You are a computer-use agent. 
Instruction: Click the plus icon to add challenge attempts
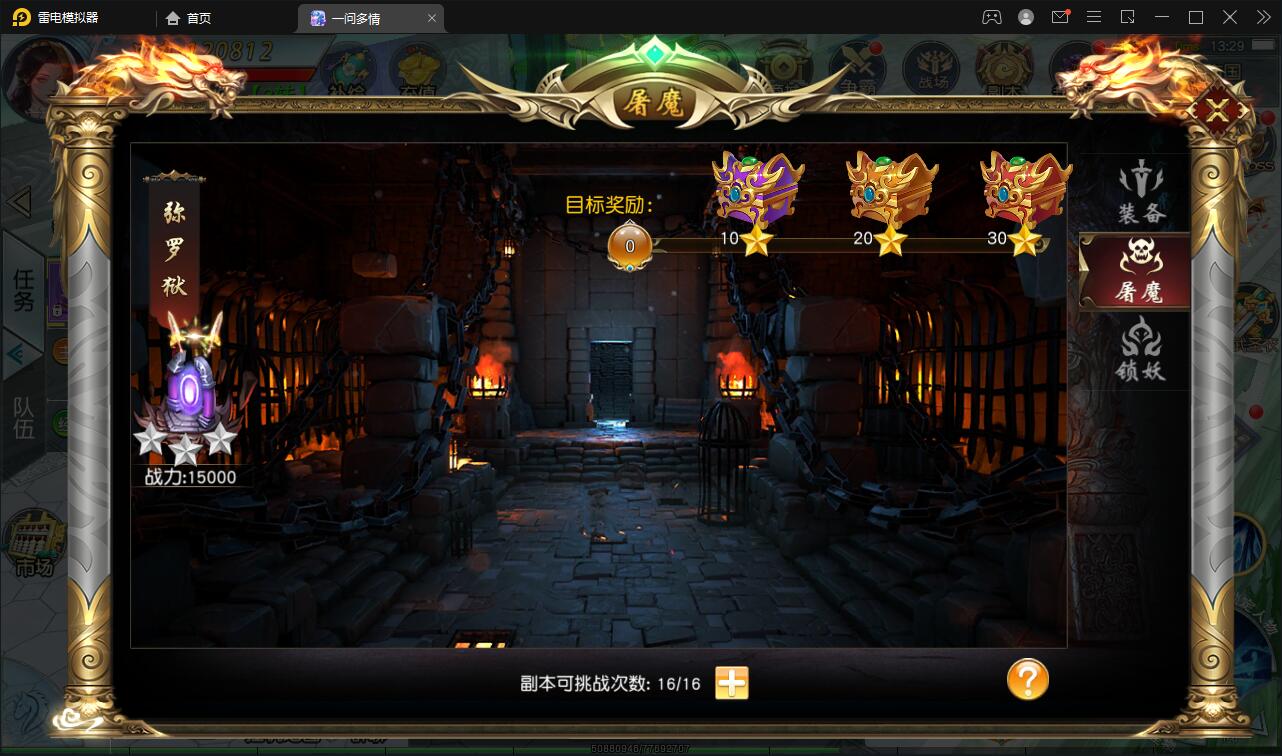731,681
